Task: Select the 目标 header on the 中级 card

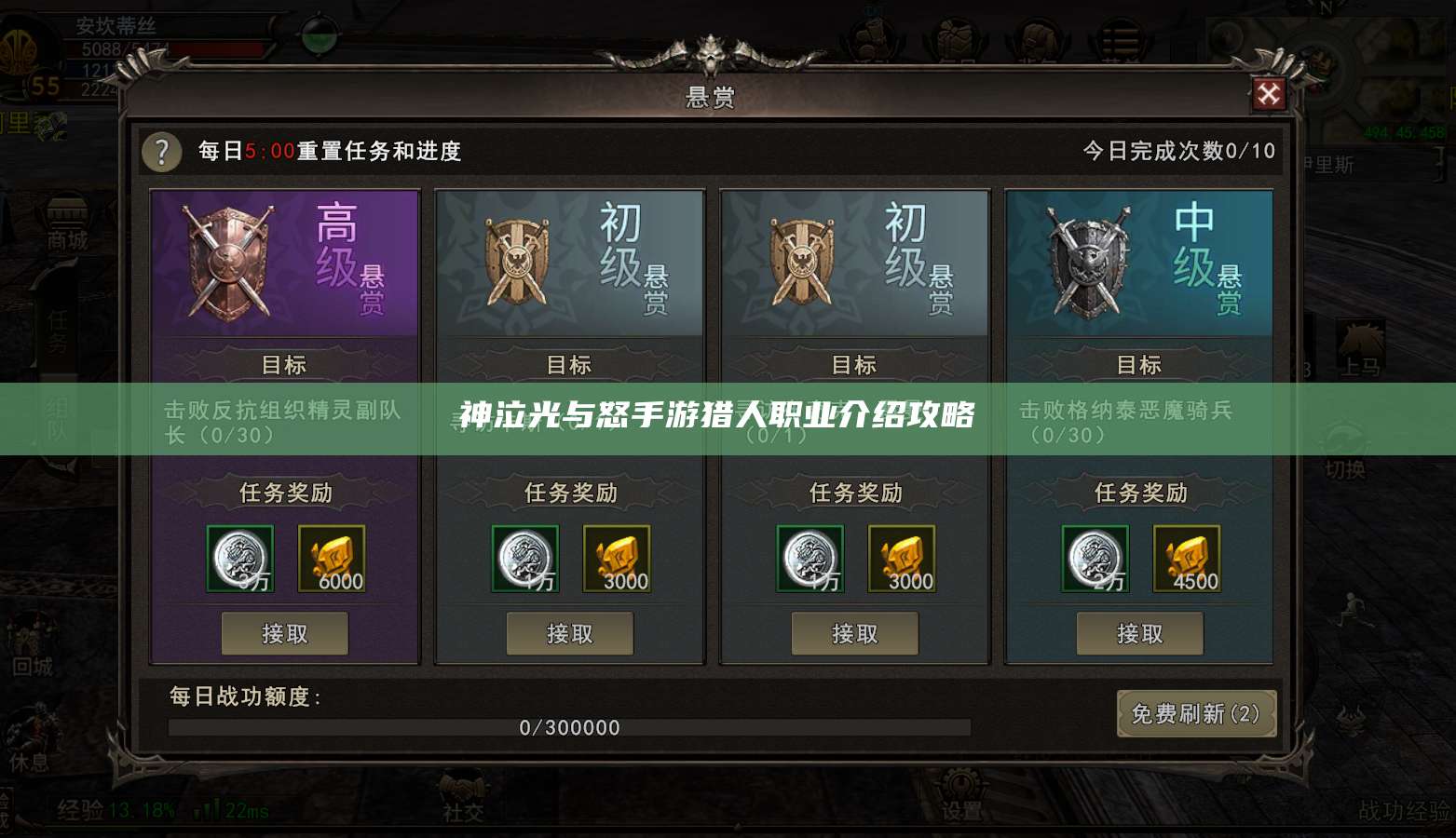Action: tap(1140, 365)
